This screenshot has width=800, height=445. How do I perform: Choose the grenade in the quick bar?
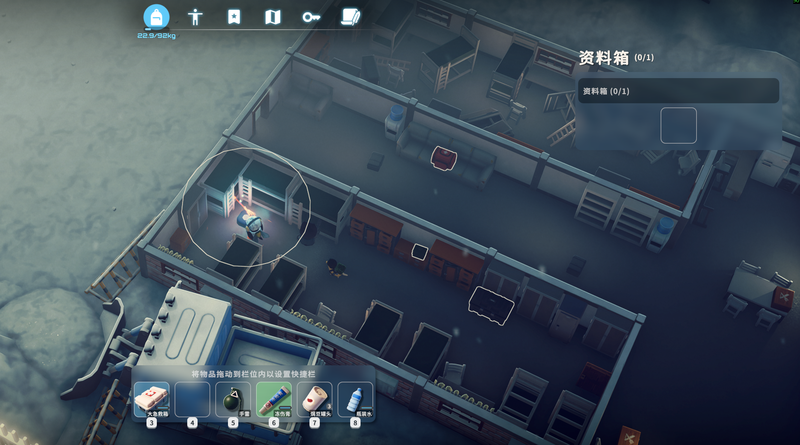(233, 401)
